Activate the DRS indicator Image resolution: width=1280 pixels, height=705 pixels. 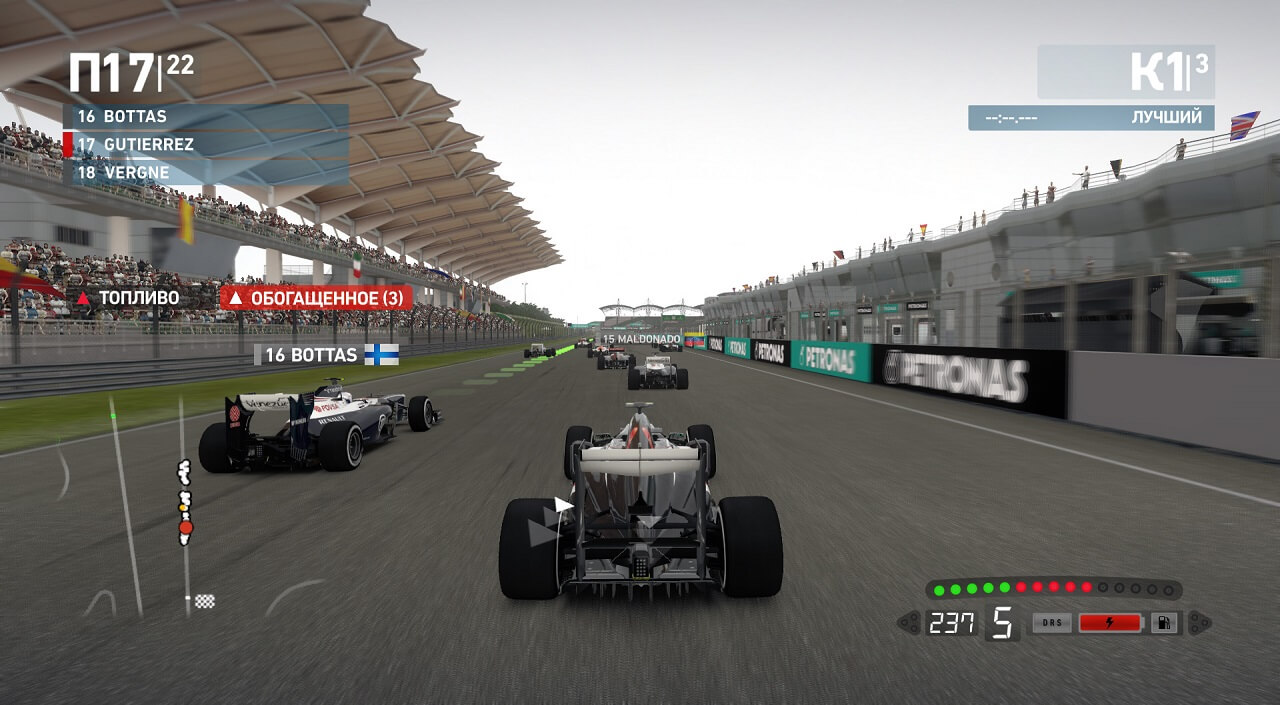[x=1052, y=623]
